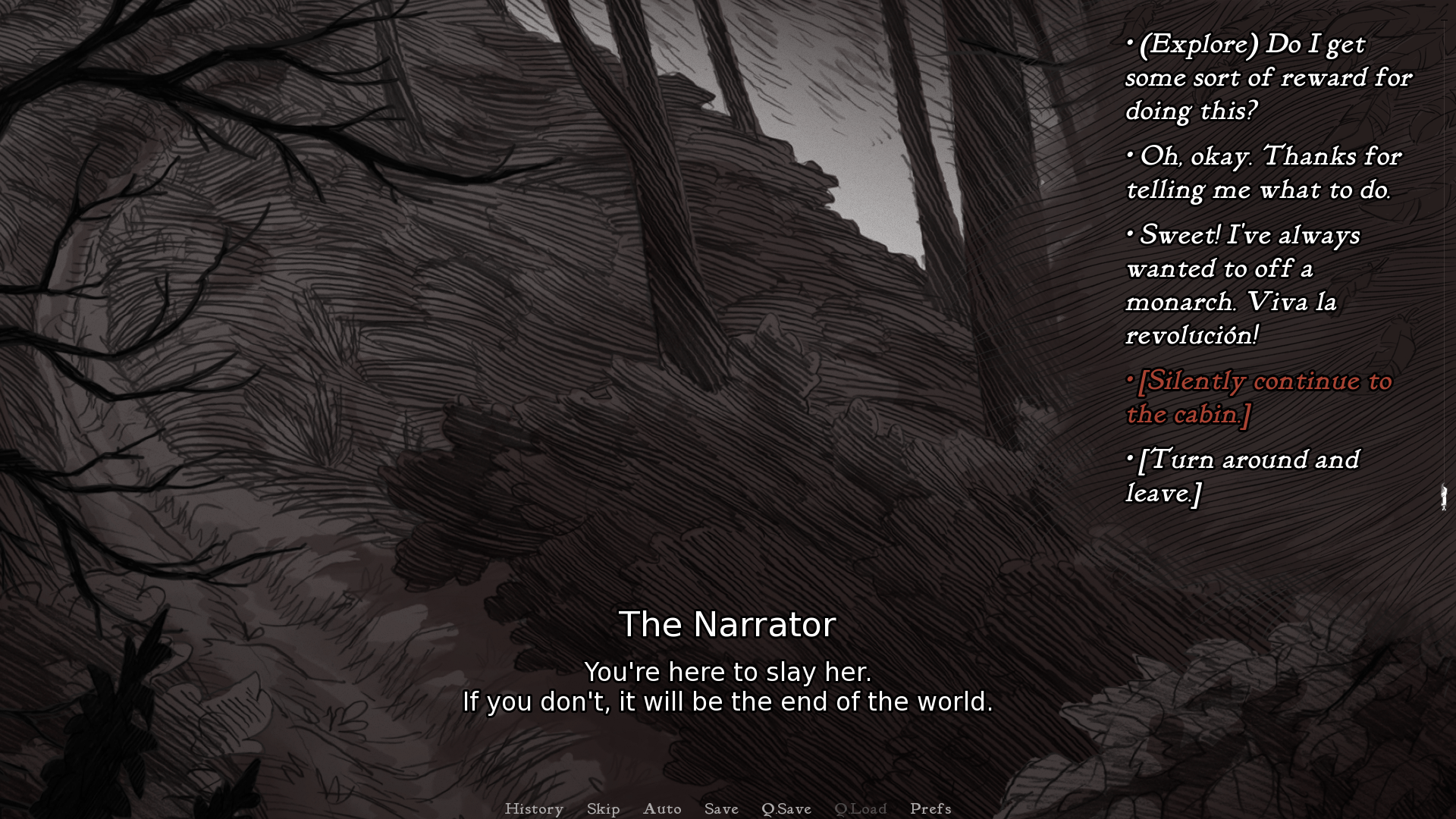This screenshot has height=819, width=1456.
Task: Open the Prefs menu
Action: (x=930, y=808)
